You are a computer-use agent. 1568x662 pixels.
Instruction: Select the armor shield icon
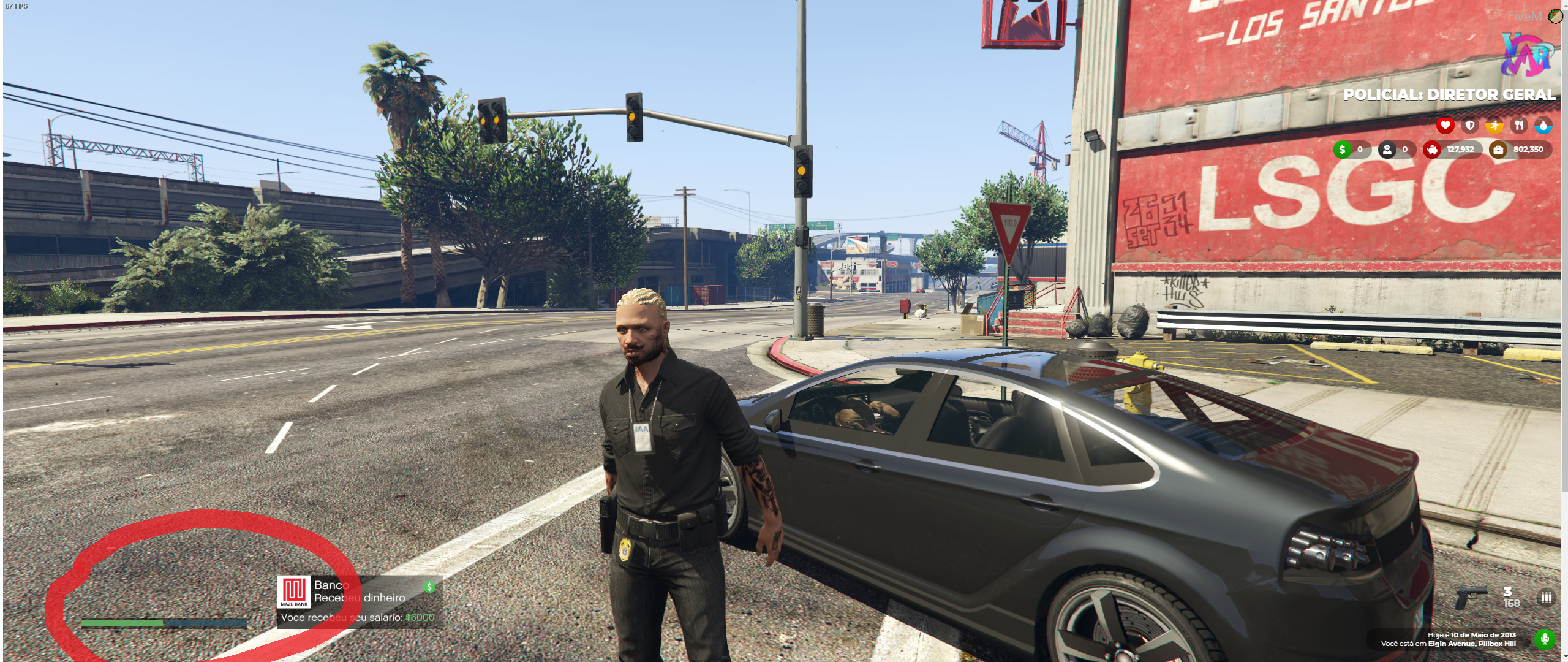[x=1469, y=126]
